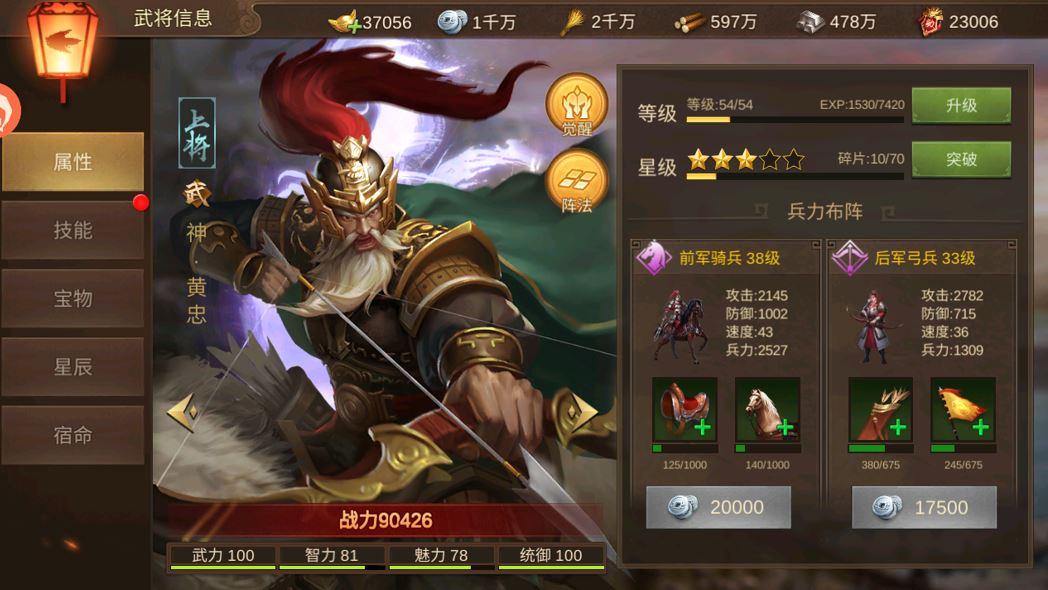Activate the 觉醒 round button
Image resolution: width=1048 pixels, height=590 pixels.
[x=576, y=105]
